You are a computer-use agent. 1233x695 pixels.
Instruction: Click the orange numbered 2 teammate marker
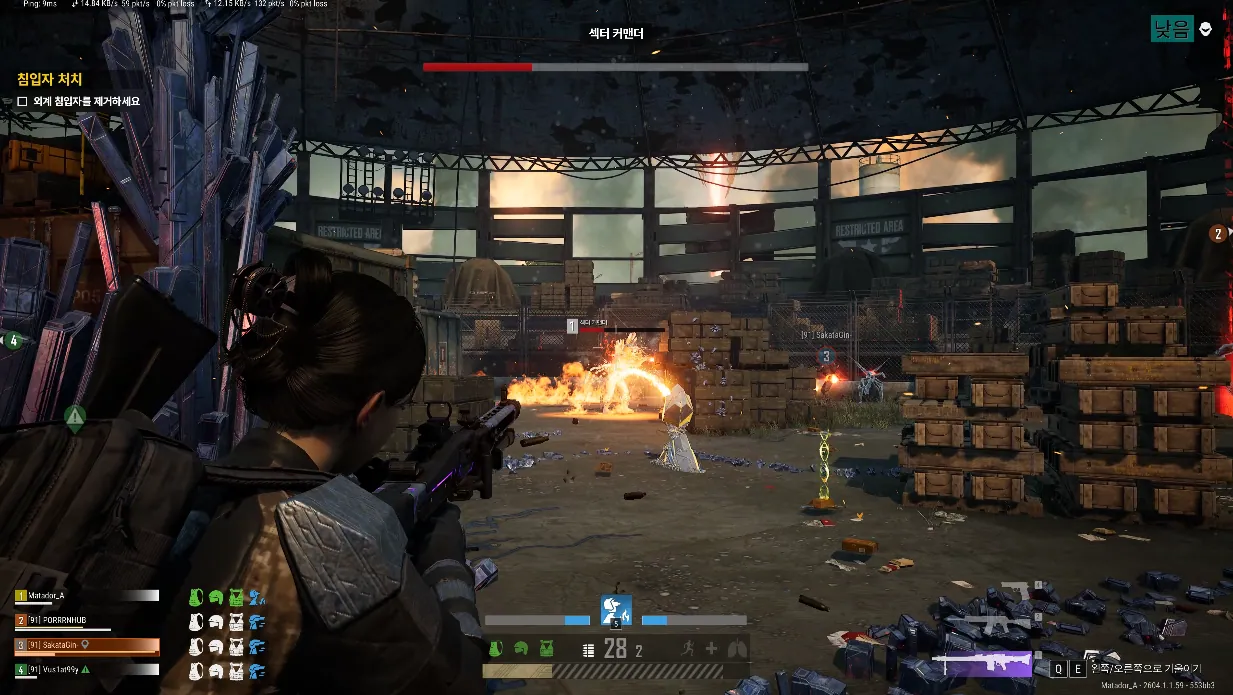point(1218,234)
